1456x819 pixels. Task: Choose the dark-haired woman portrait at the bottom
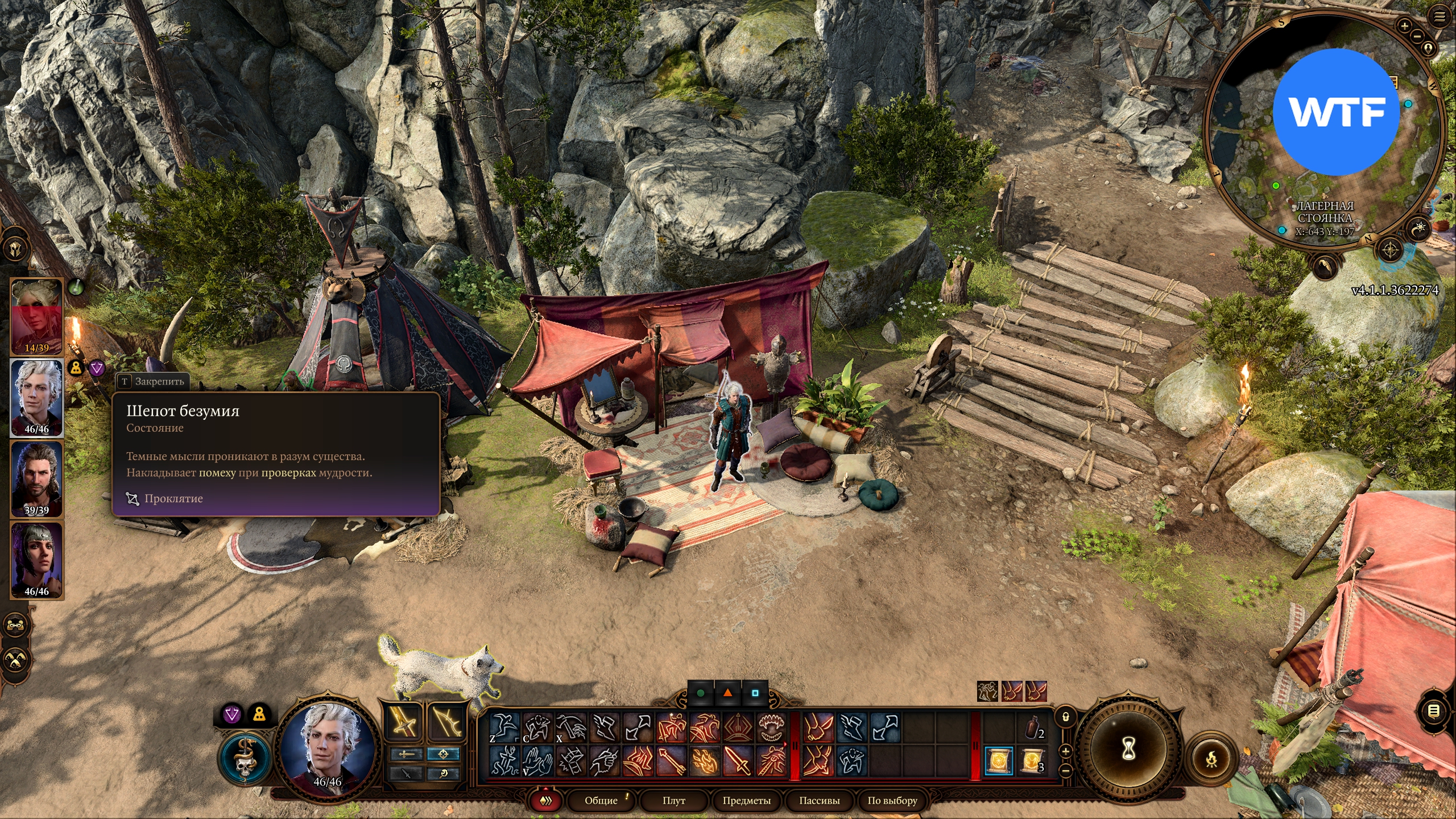click(x=36, y=560)
